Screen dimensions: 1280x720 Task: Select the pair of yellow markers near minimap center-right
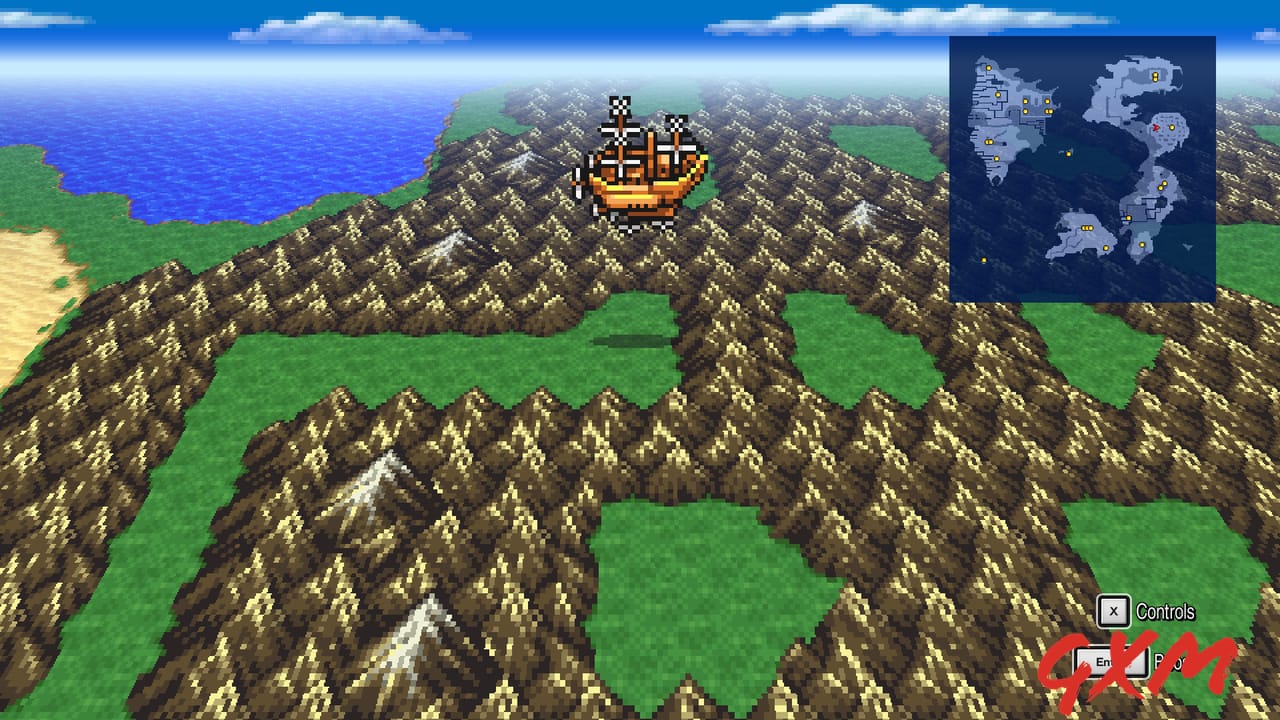[x=1162, y=185]
